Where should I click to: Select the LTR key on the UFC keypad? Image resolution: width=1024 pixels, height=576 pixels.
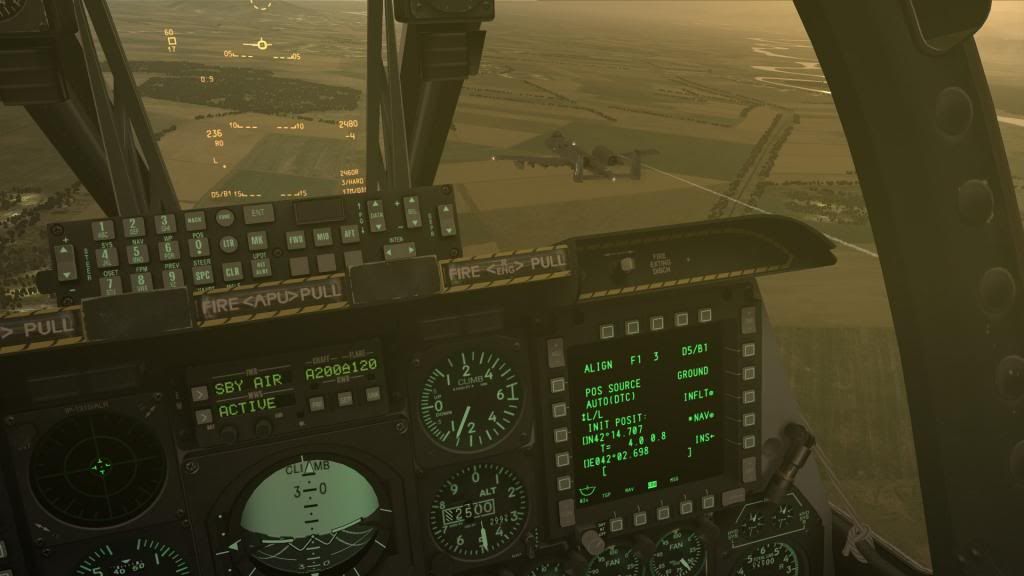coord(229,243)
